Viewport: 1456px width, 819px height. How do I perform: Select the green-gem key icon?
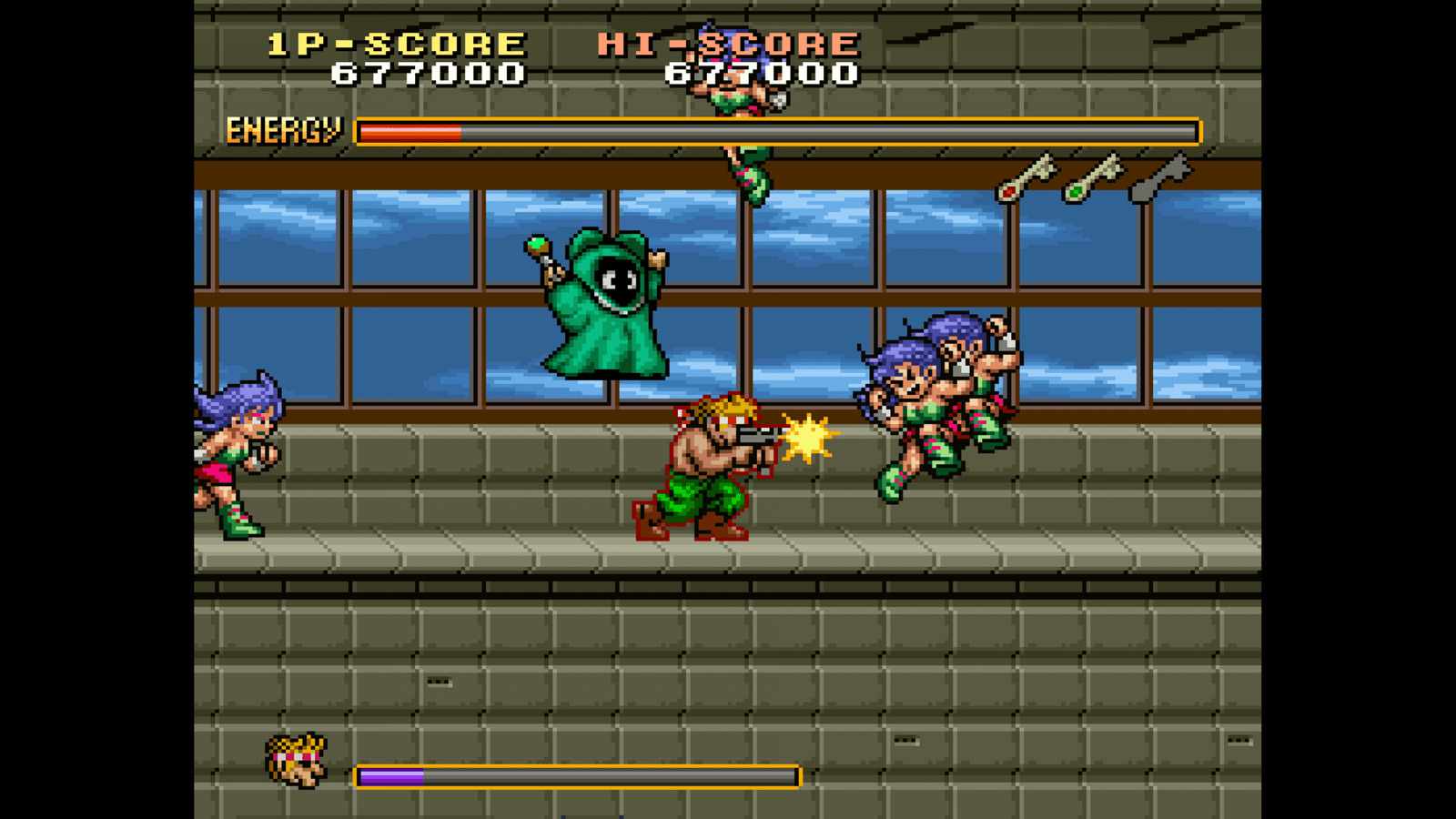pos(1093,177)
